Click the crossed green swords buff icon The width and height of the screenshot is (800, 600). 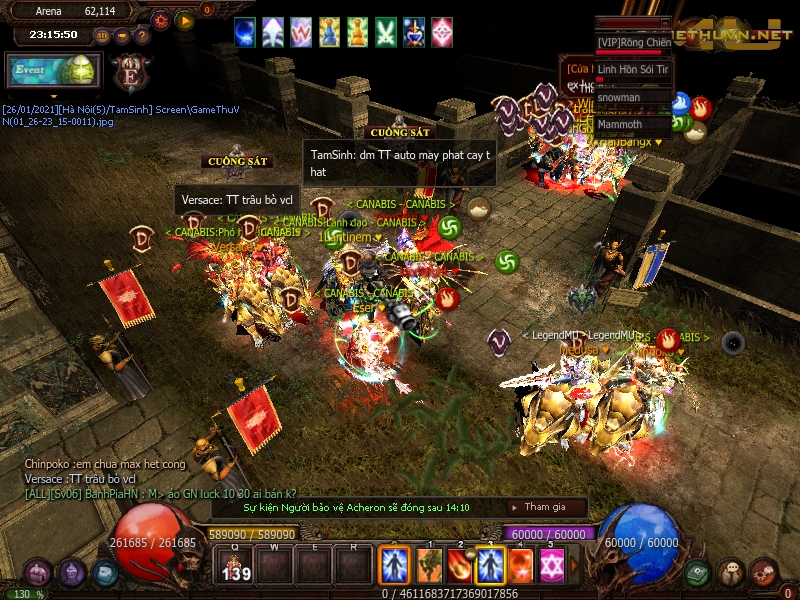(x=386, y=33)
